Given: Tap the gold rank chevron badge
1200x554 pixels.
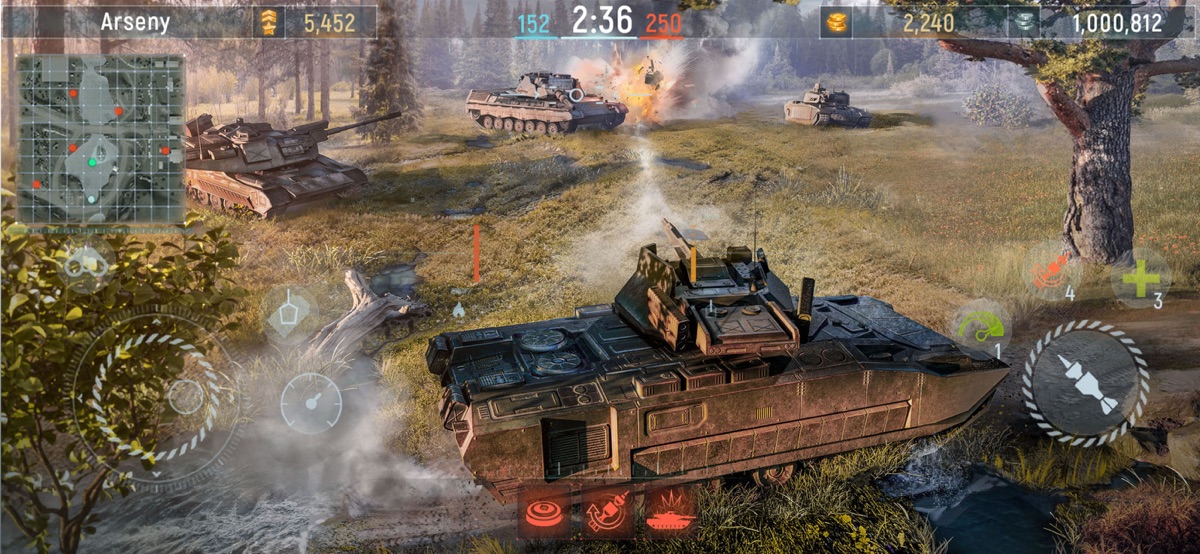Looking at the screenshot, I should click(x=268, y=23).
